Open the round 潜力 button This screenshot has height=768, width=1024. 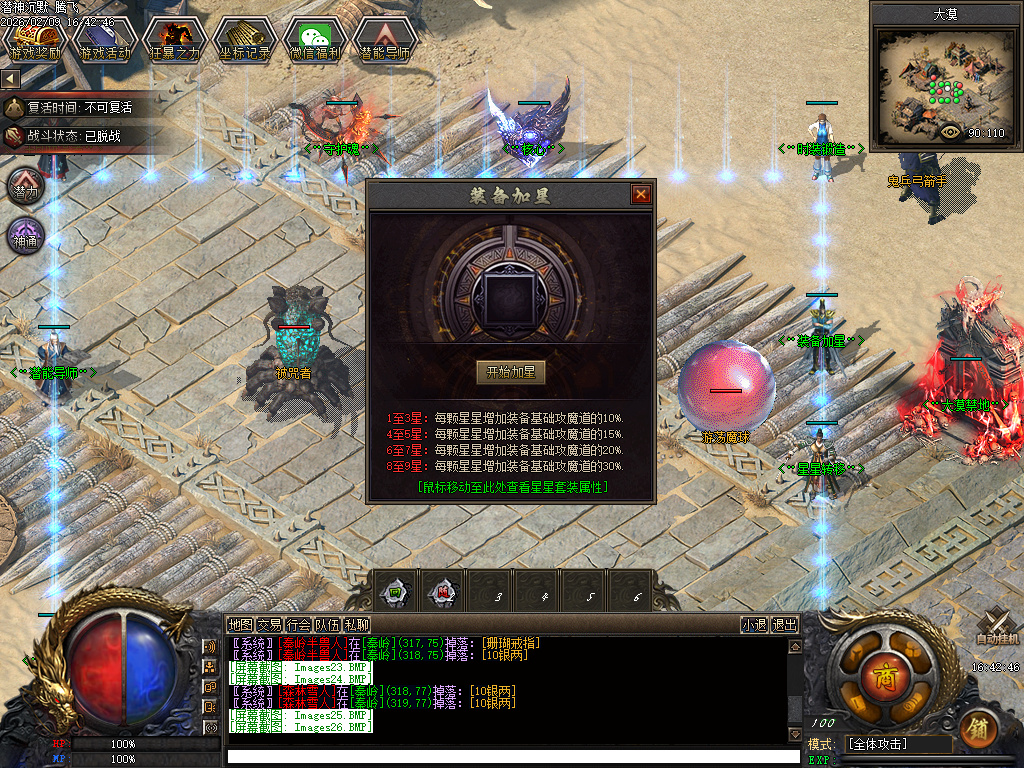[x=27, y=188]
